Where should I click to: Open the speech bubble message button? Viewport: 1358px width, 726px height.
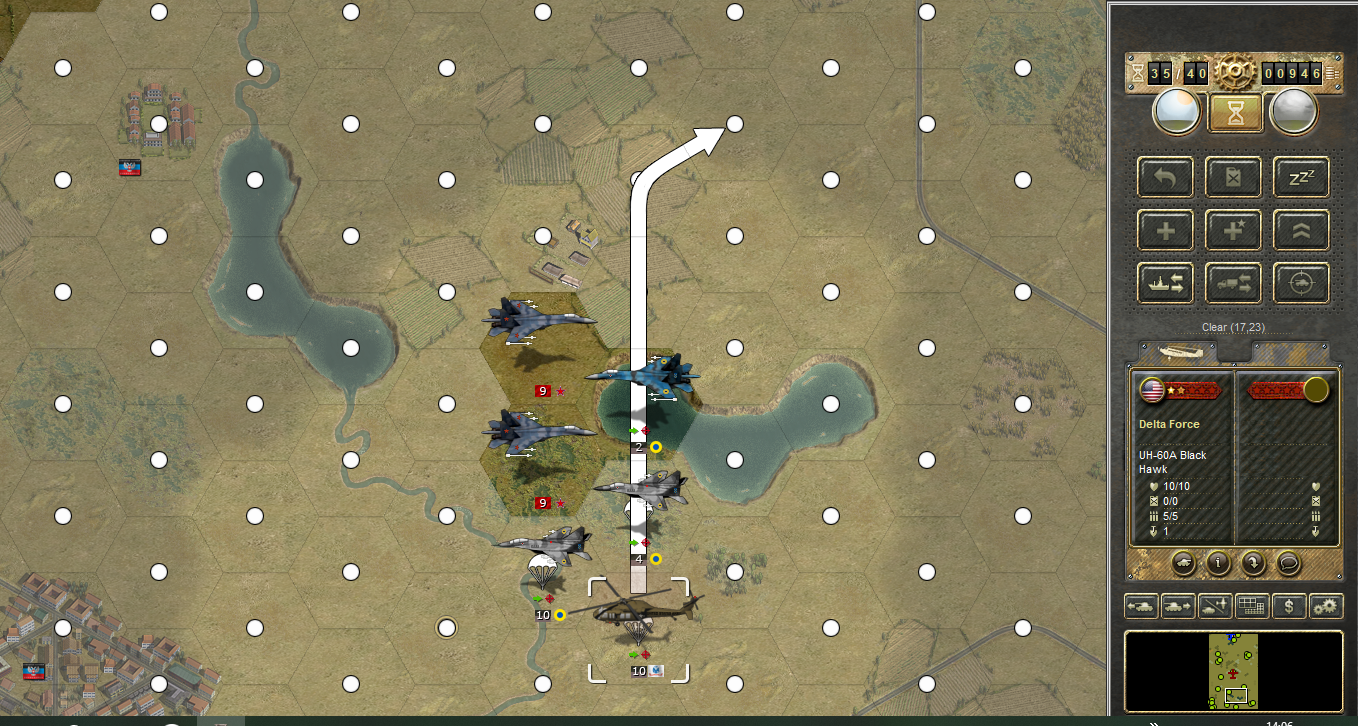1289,562
